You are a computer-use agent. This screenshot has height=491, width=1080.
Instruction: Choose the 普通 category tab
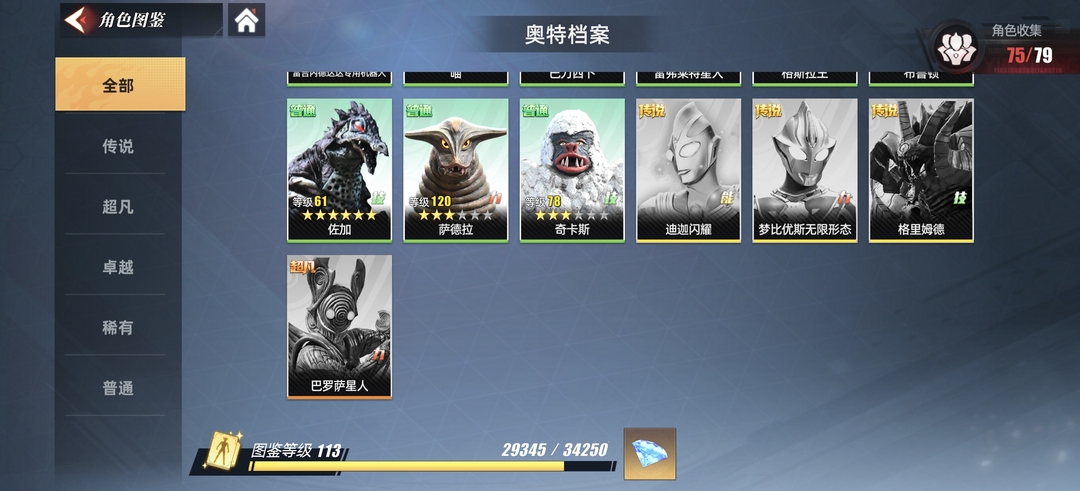tap(119, 388)
